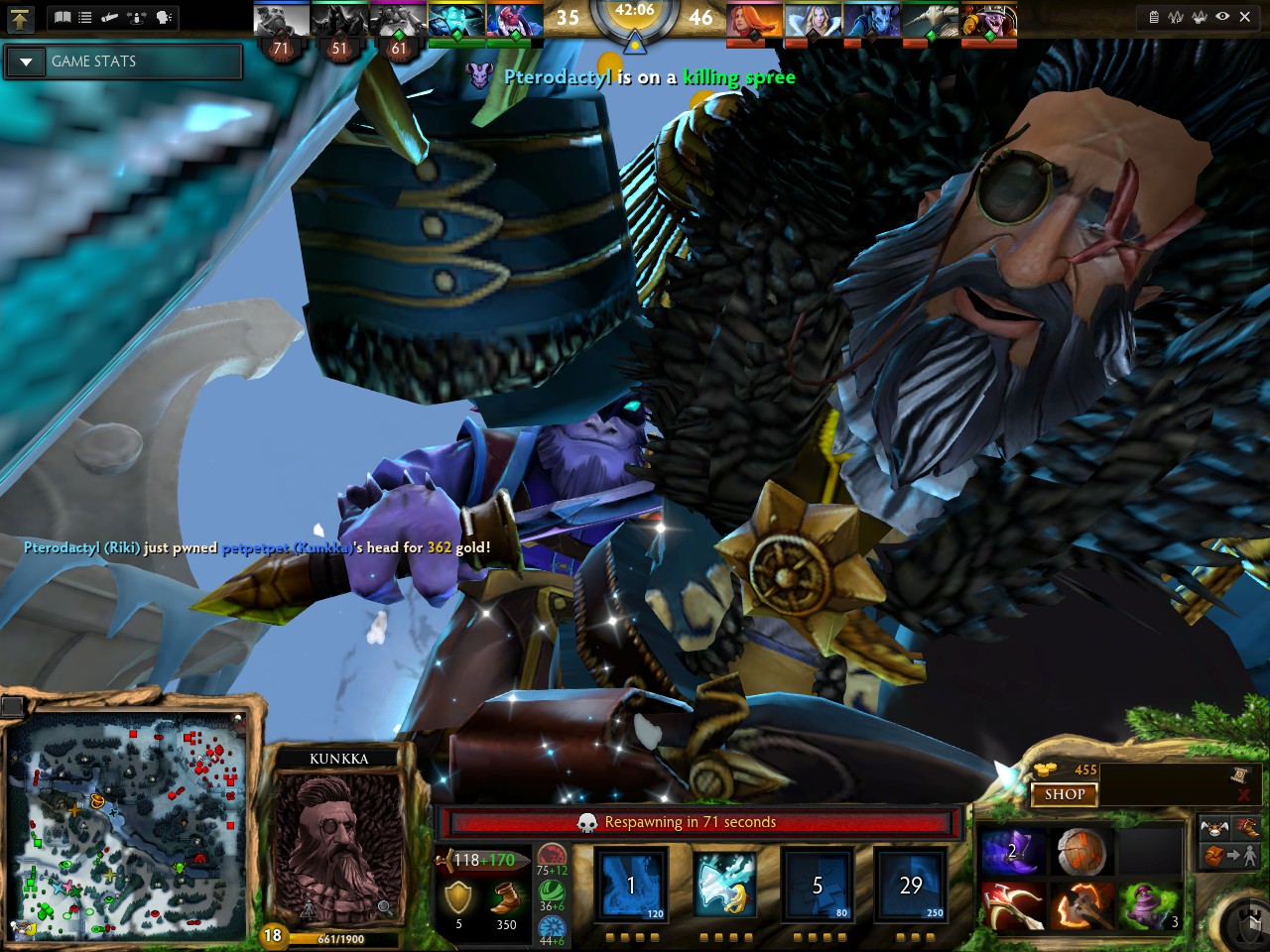The height and width of the screenshot is (952, 1270).
Task: Click the notepad stats icon
Action: point(1155,17)
